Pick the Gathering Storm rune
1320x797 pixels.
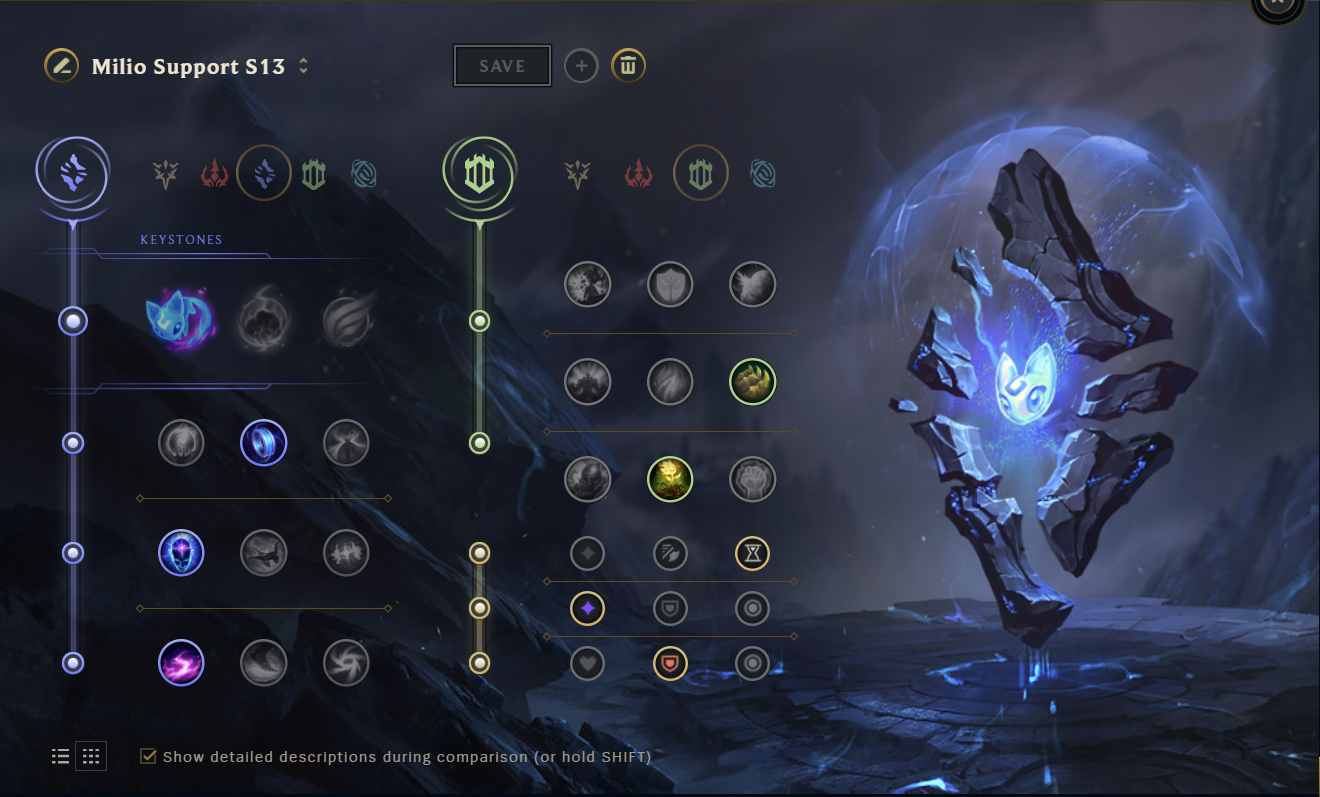click(346, 663)
